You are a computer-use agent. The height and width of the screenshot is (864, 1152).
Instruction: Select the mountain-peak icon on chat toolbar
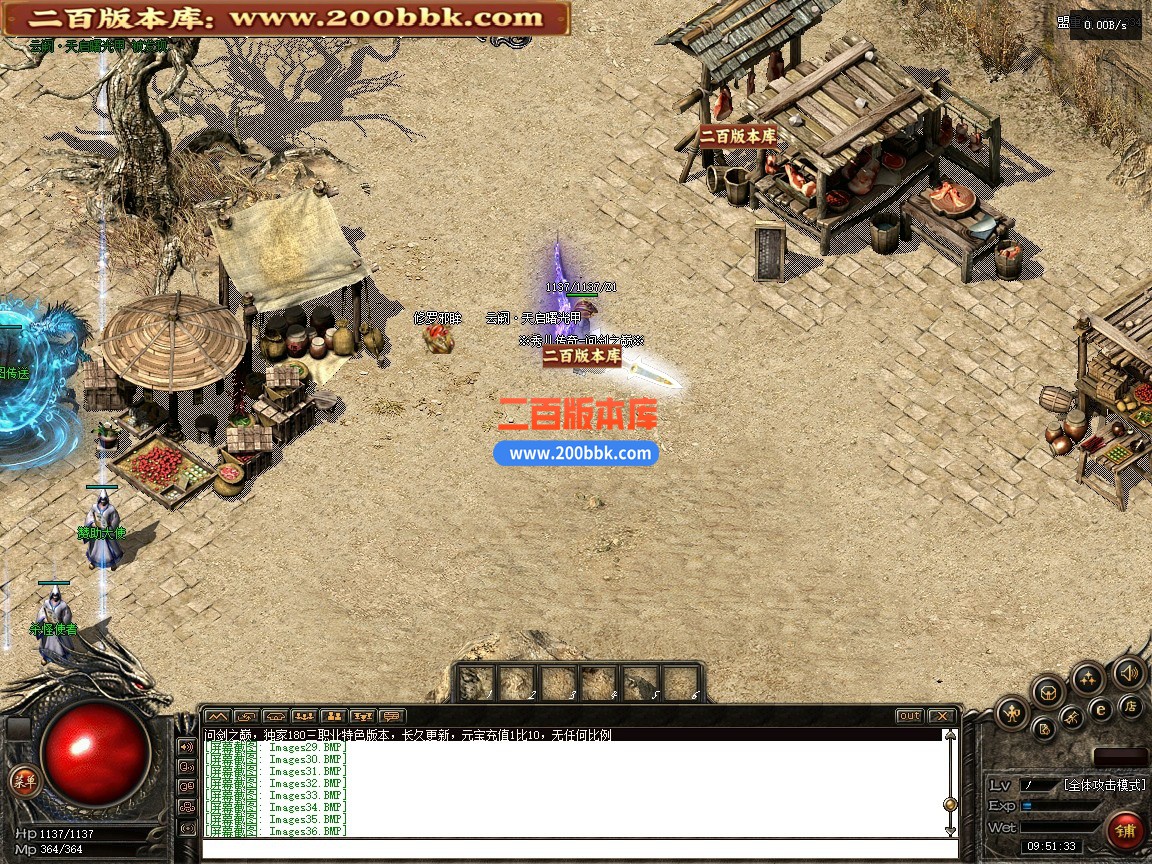pos(217,716)
